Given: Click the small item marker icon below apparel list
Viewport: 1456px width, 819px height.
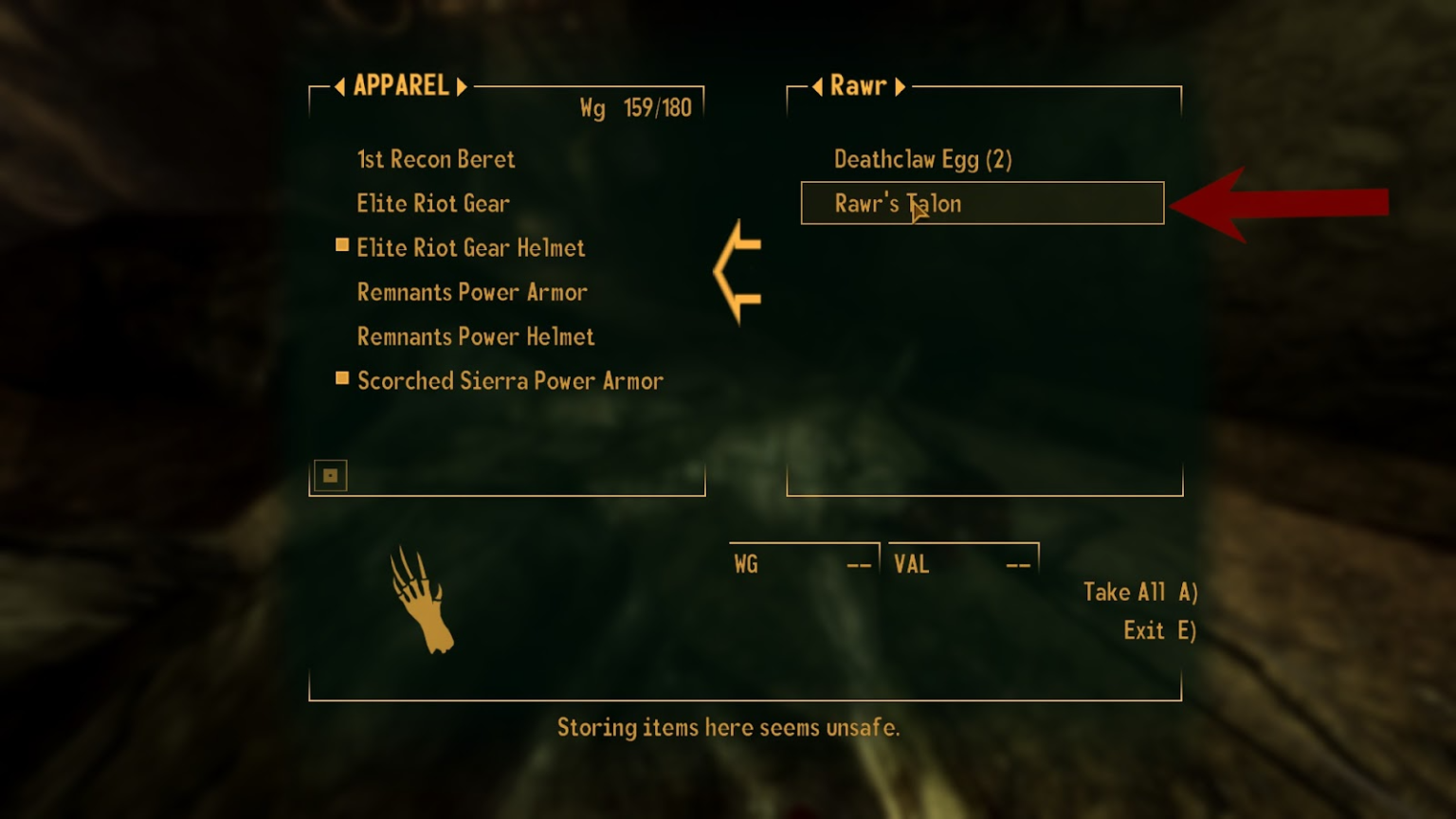Looking at the screenshot, I should [331, 475].
